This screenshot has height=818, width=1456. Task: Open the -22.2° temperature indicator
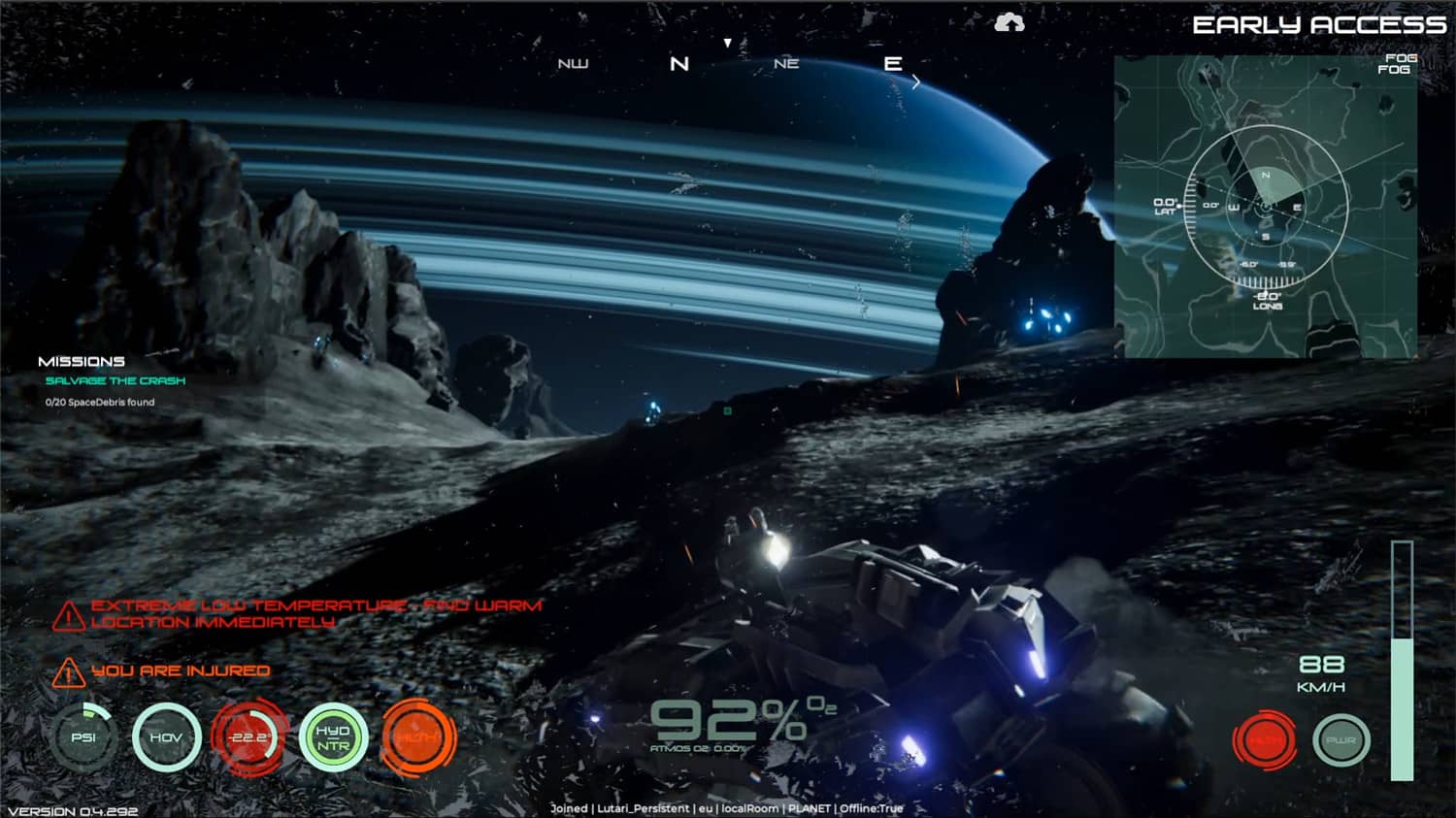point(248,737)
